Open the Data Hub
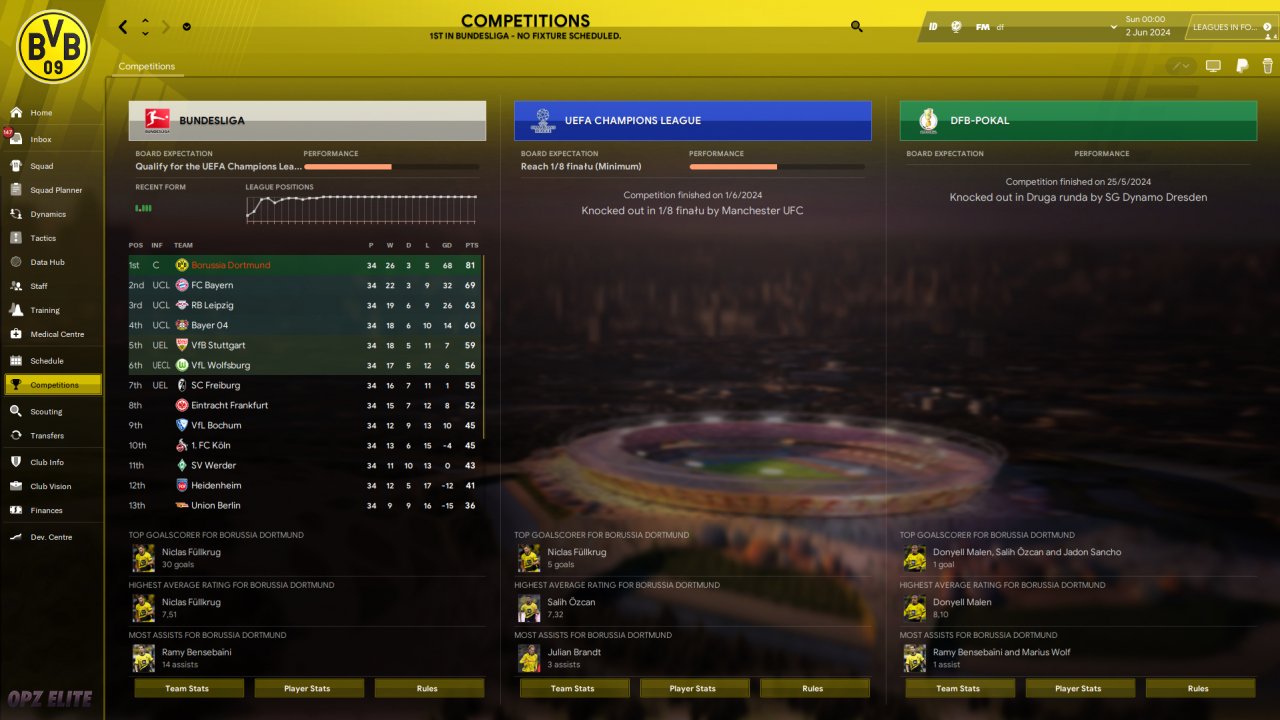This screenshot has width=1280, height=720. point(47,262)
